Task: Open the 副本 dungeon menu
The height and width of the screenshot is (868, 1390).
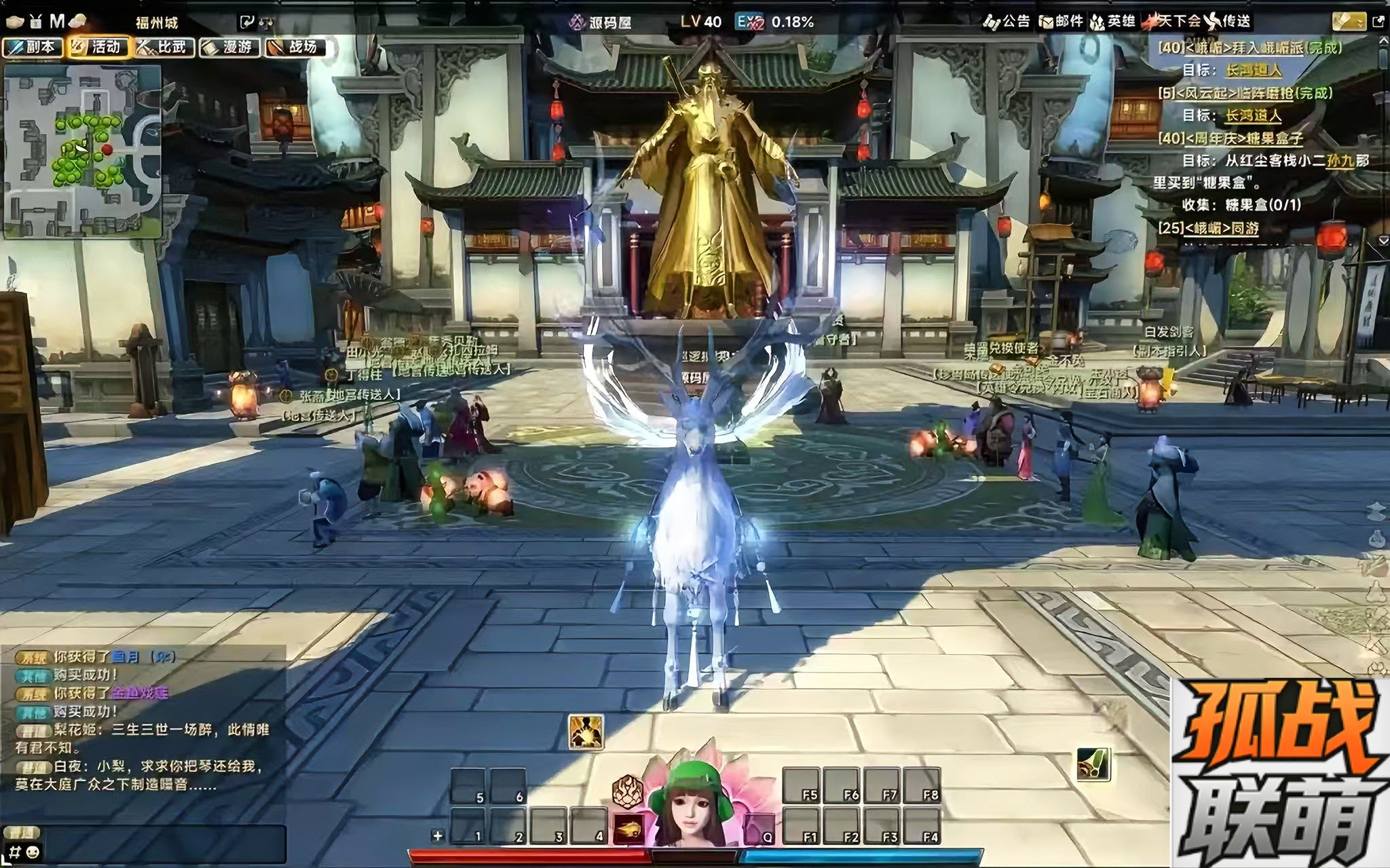Action: tap(33, 47)
